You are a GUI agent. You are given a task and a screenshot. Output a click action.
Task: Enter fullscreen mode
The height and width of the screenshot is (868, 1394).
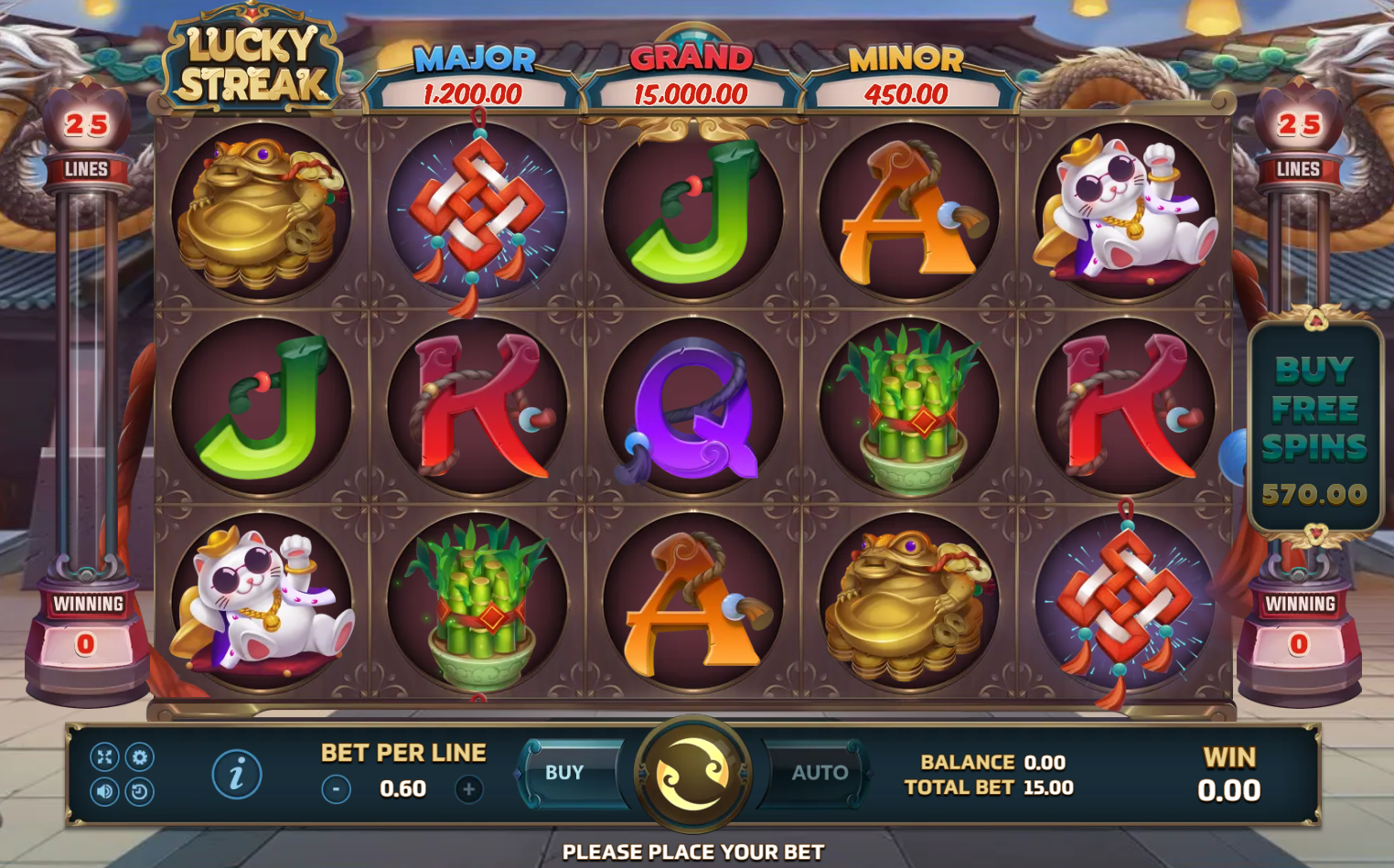[103, 756]
